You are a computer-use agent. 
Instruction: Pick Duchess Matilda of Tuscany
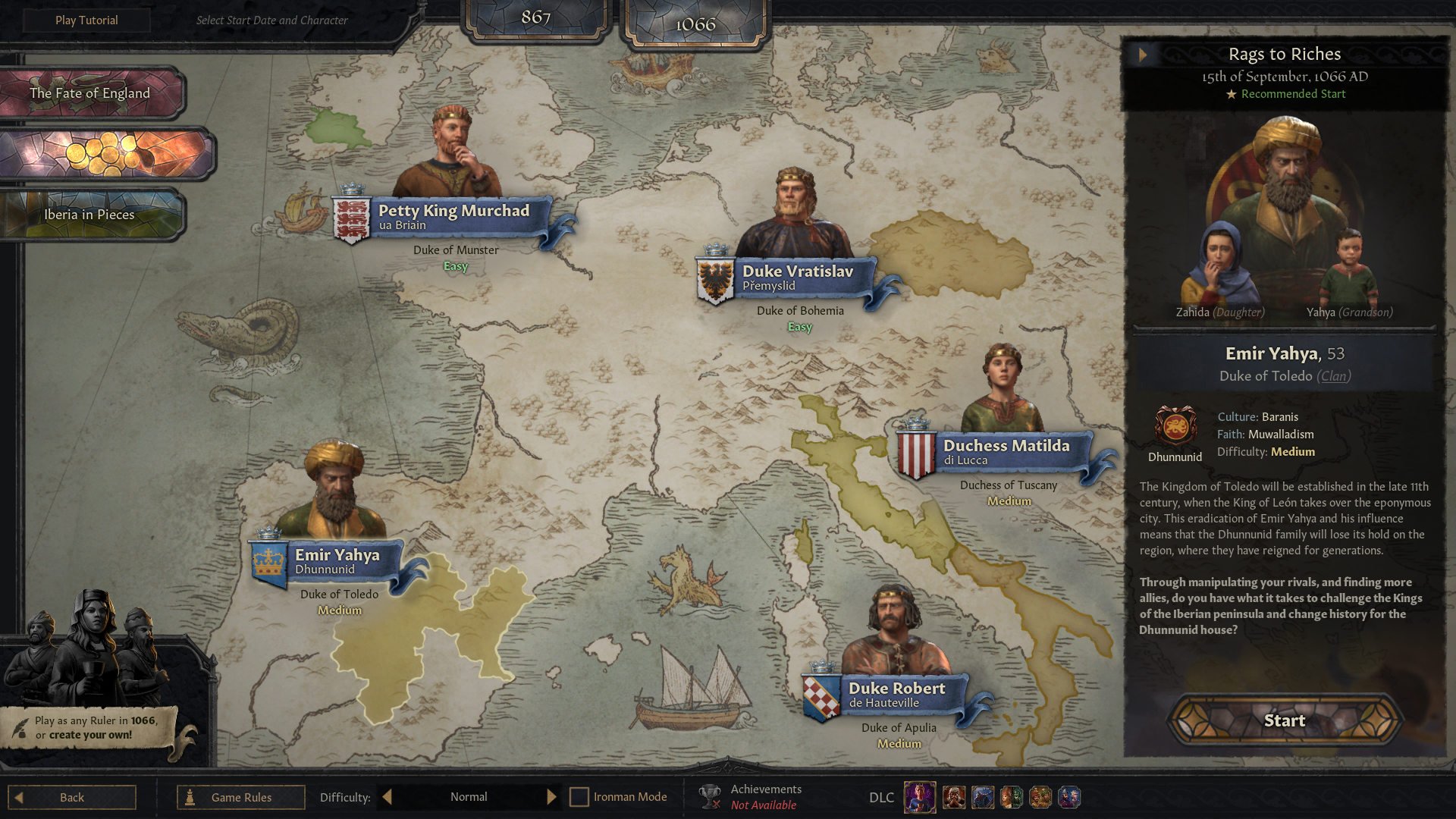pos(1006,451)
